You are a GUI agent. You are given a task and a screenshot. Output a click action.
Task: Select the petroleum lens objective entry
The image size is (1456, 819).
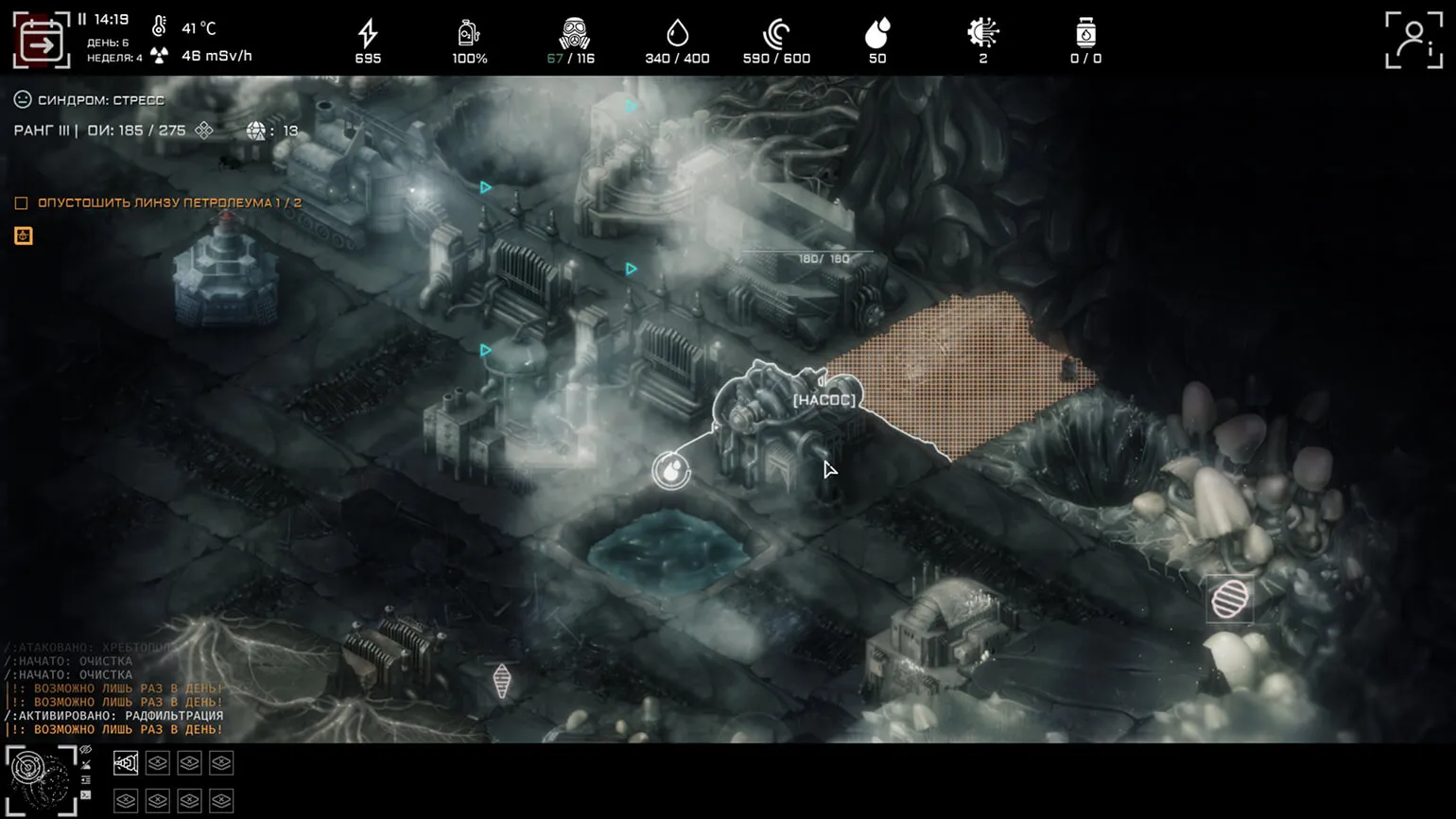tap(169, 202)
